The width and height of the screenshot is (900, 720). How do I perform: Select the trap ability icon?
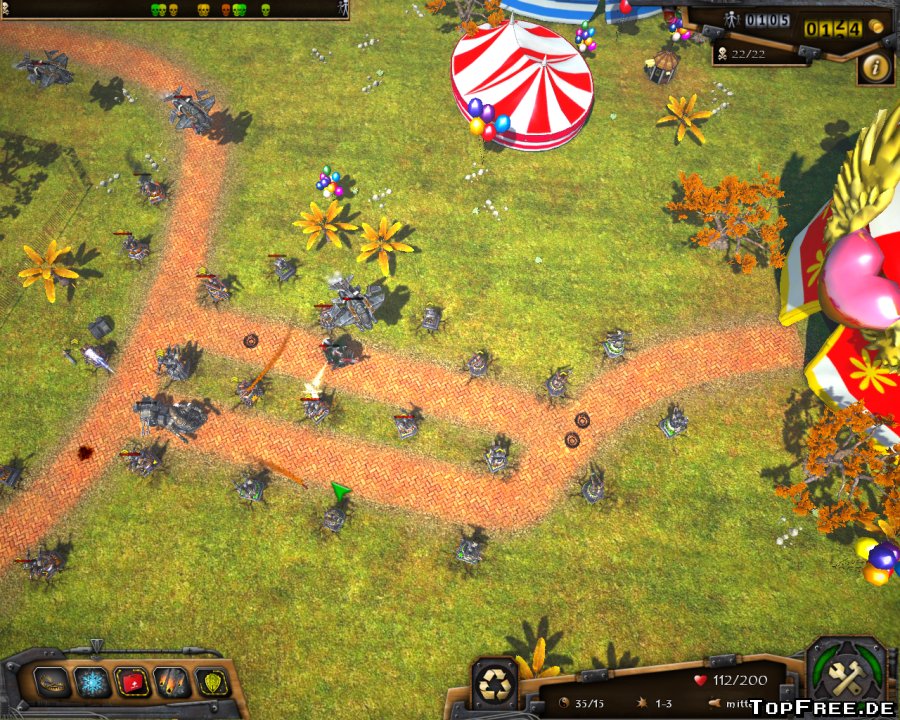click(x=53, y=683)
